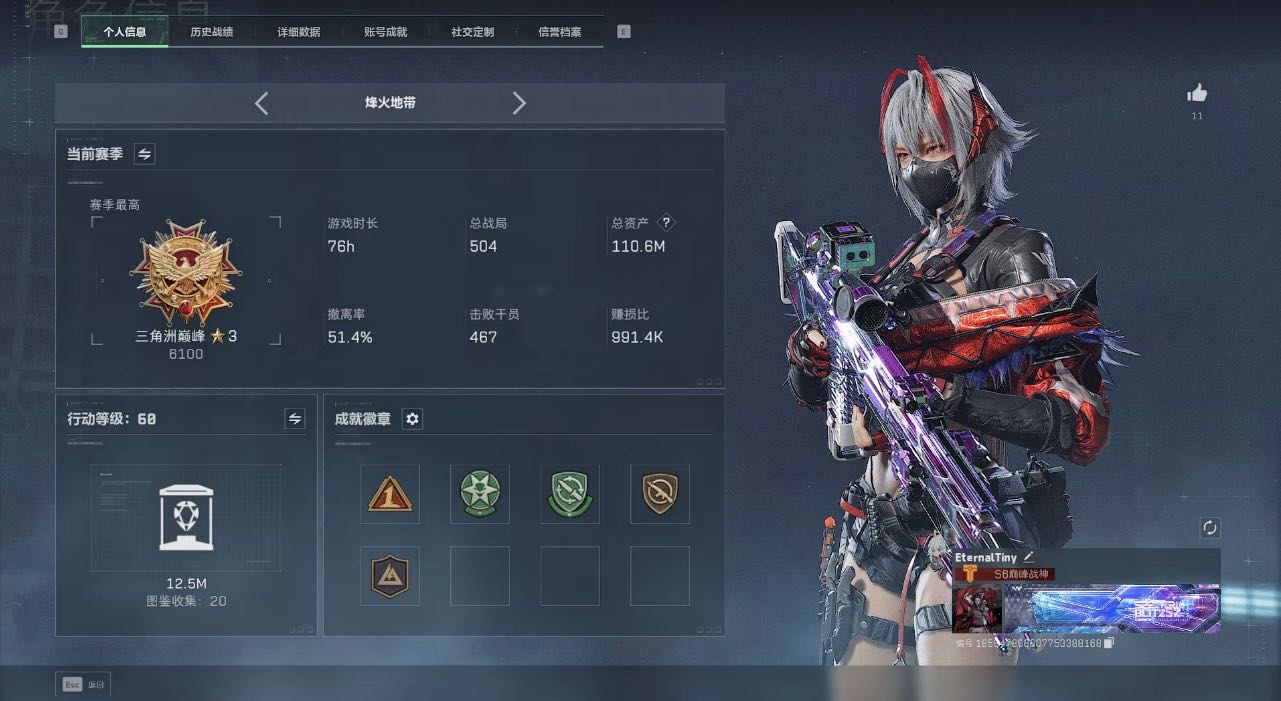The height and width of the screenshot is (701, 1281).
Task: Open the 成就徽章 gear settings
Action: pyautogui.click(x=412, y=419)
